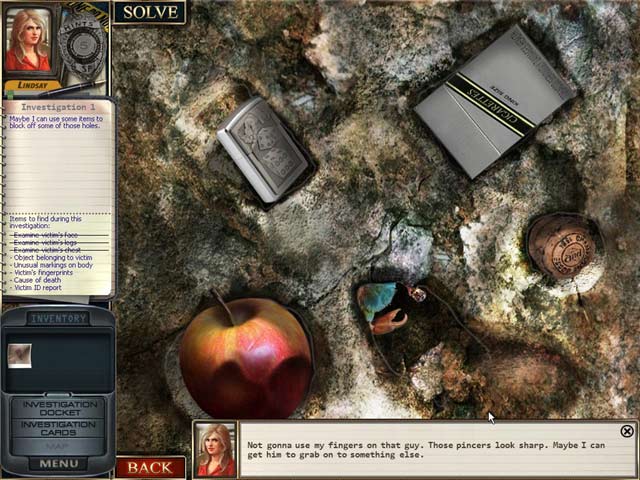The height and width of the screenshot is (480, 640).
Task: Click the SOLVE button
Action: click(x=149, y=12)
